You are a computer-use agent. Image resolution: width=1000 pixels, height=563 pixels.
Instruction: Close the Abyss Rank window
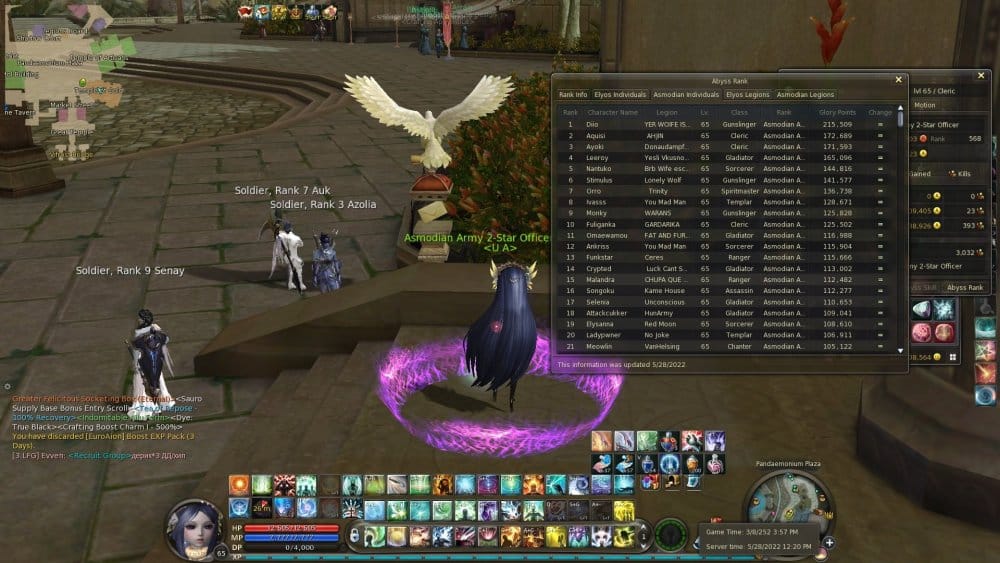point(898,80)
